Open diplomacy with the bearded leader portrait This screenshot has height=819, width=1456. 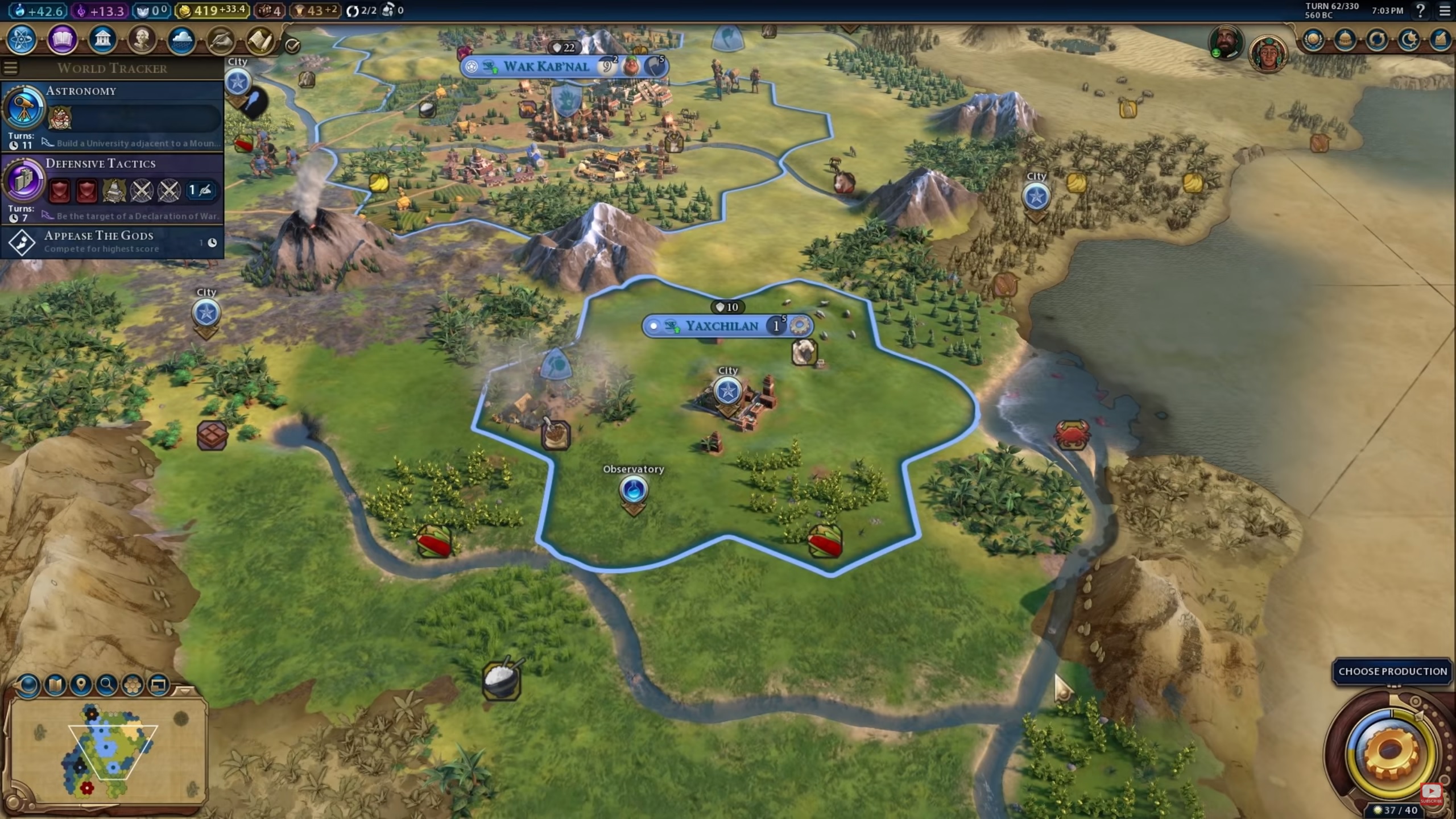[x=1226, y=41]
